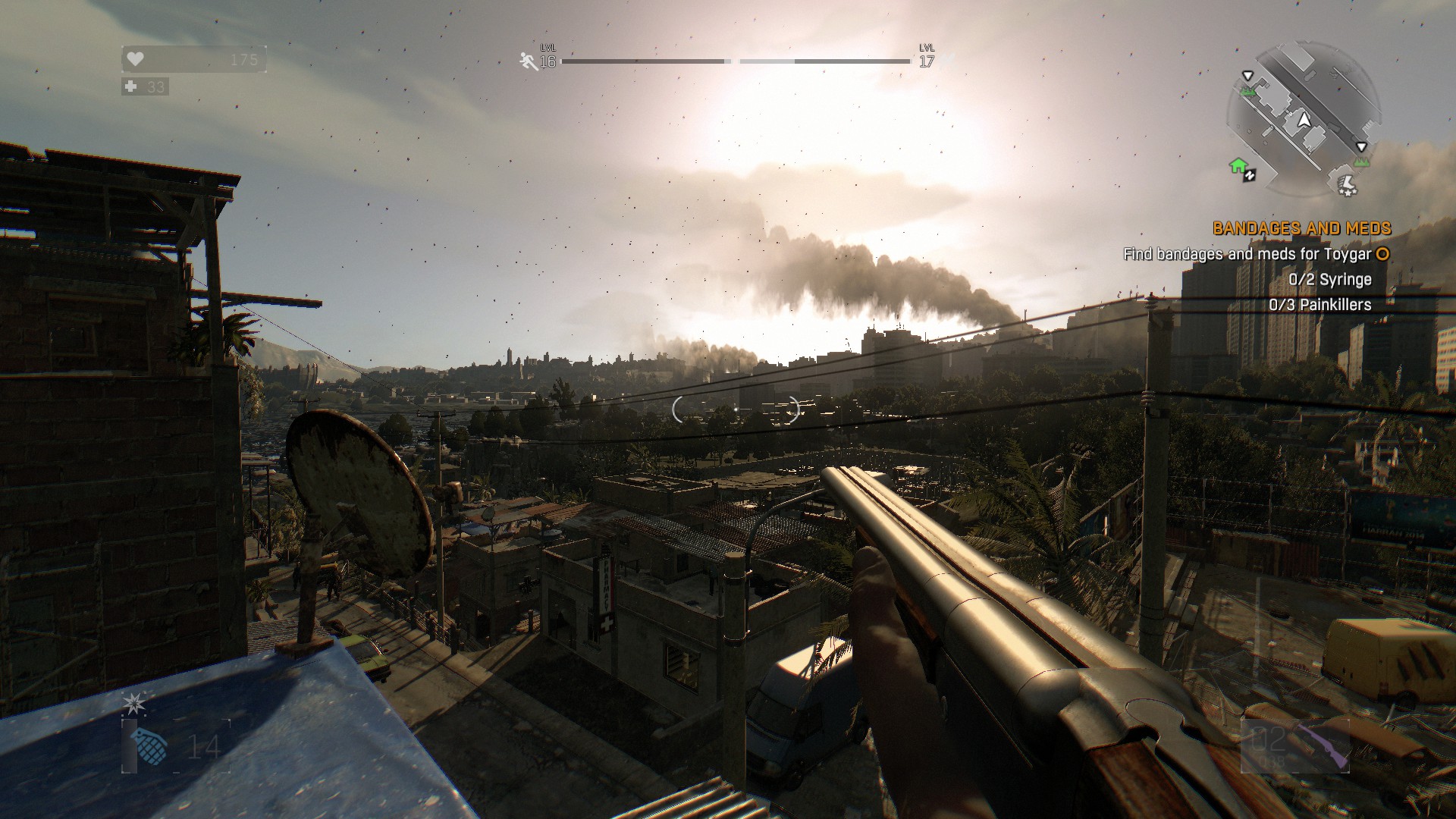
Task: Select the Bandages and Meds quest title
Action: 1301,227
